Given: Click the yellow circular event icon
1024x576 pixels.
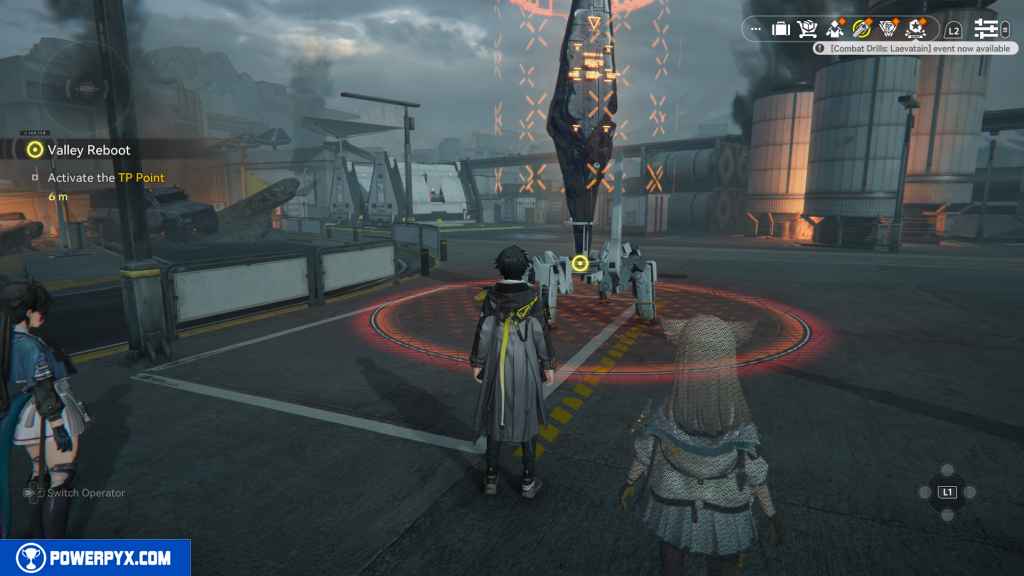Looking at the screenshot, I should 862,29.
